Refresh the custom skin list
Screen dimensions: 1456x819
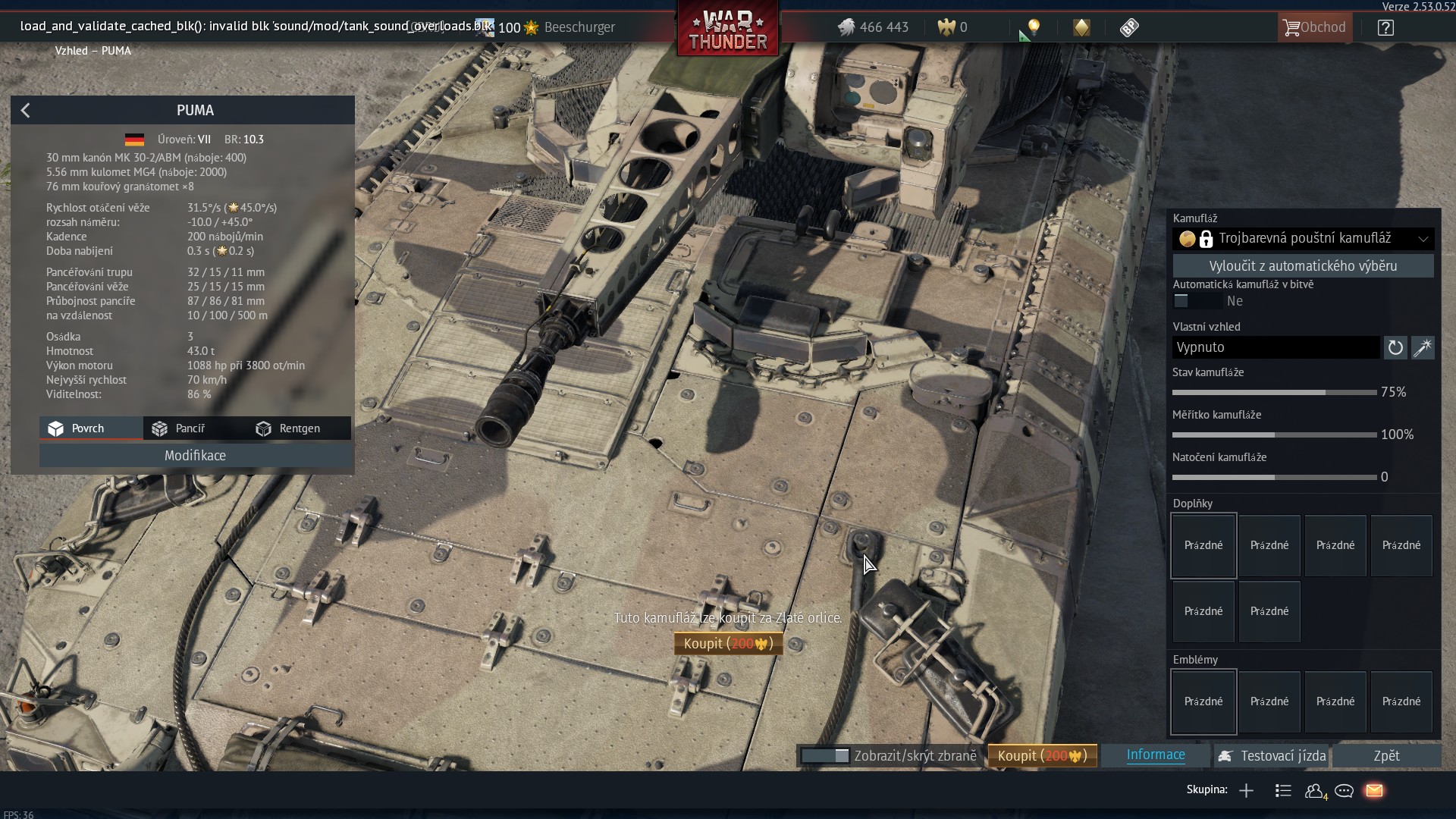(x=1395, y=347)
